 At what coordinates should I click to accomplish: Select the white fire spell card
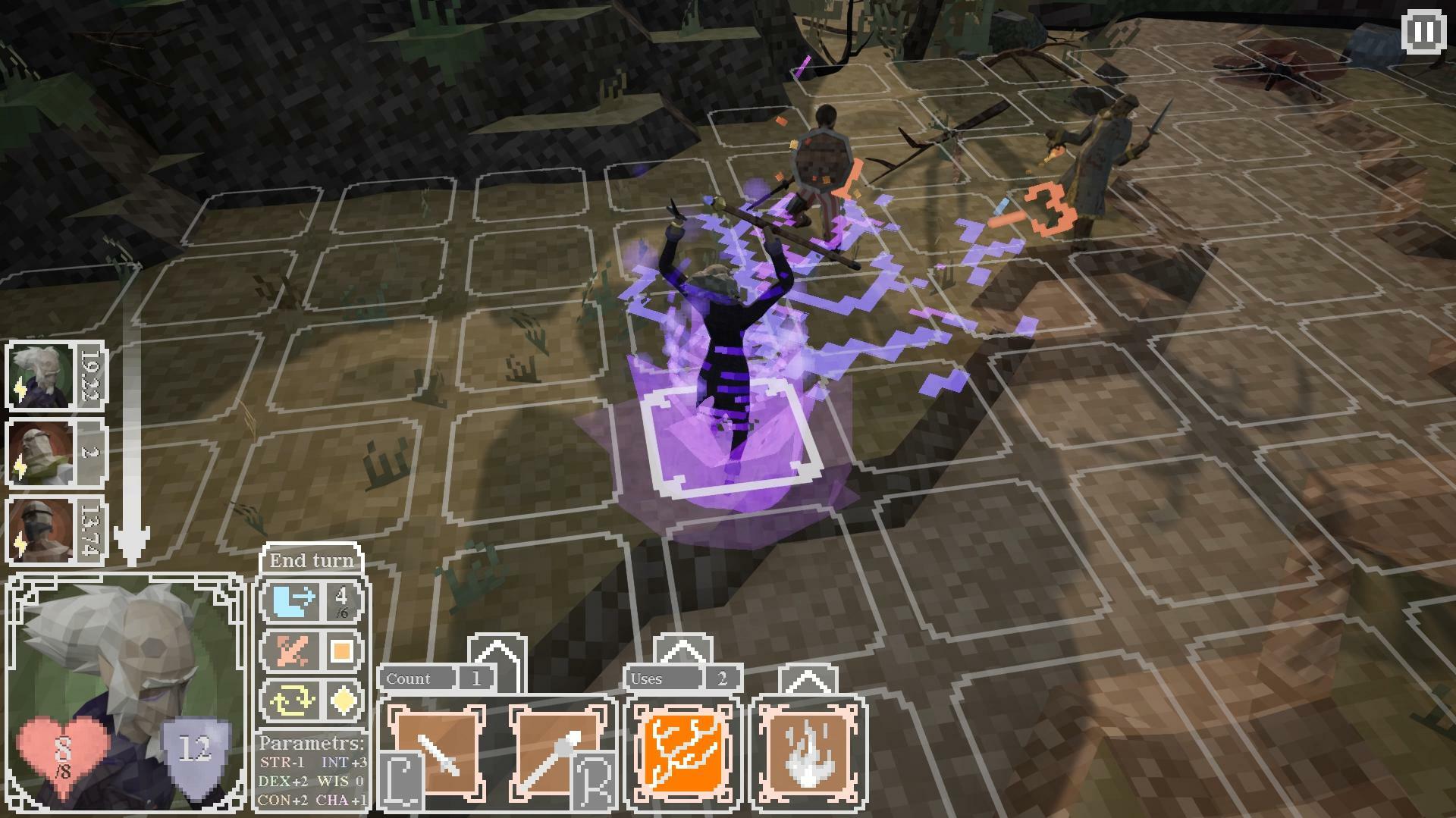pyautogui.click(x=808, y=754)
